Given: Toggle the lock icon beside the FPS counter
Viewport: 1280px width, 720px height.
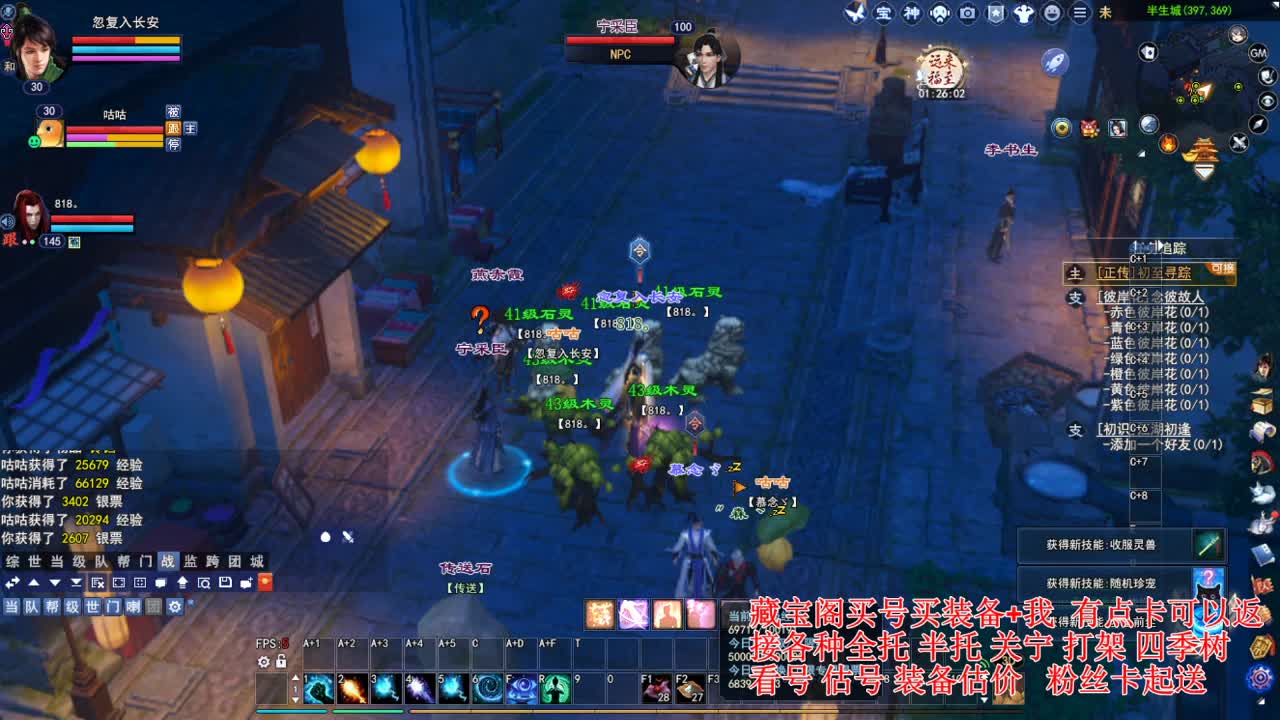Looking at the screenshot, I should 281,661.
